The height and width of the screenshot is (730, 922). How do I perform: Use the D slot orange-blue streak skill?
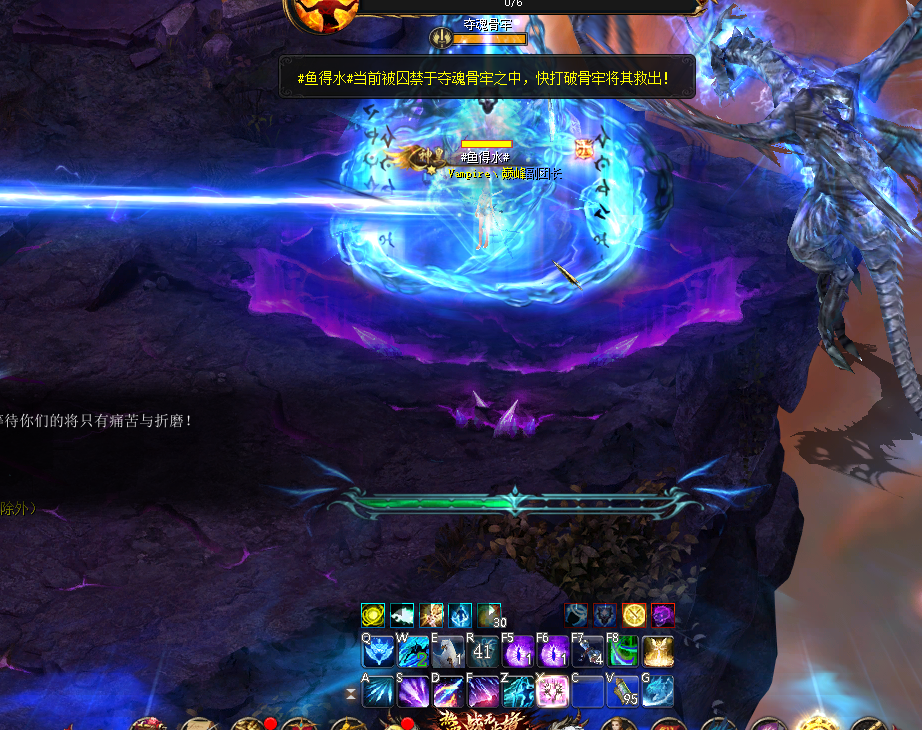(x=448, y=691)
